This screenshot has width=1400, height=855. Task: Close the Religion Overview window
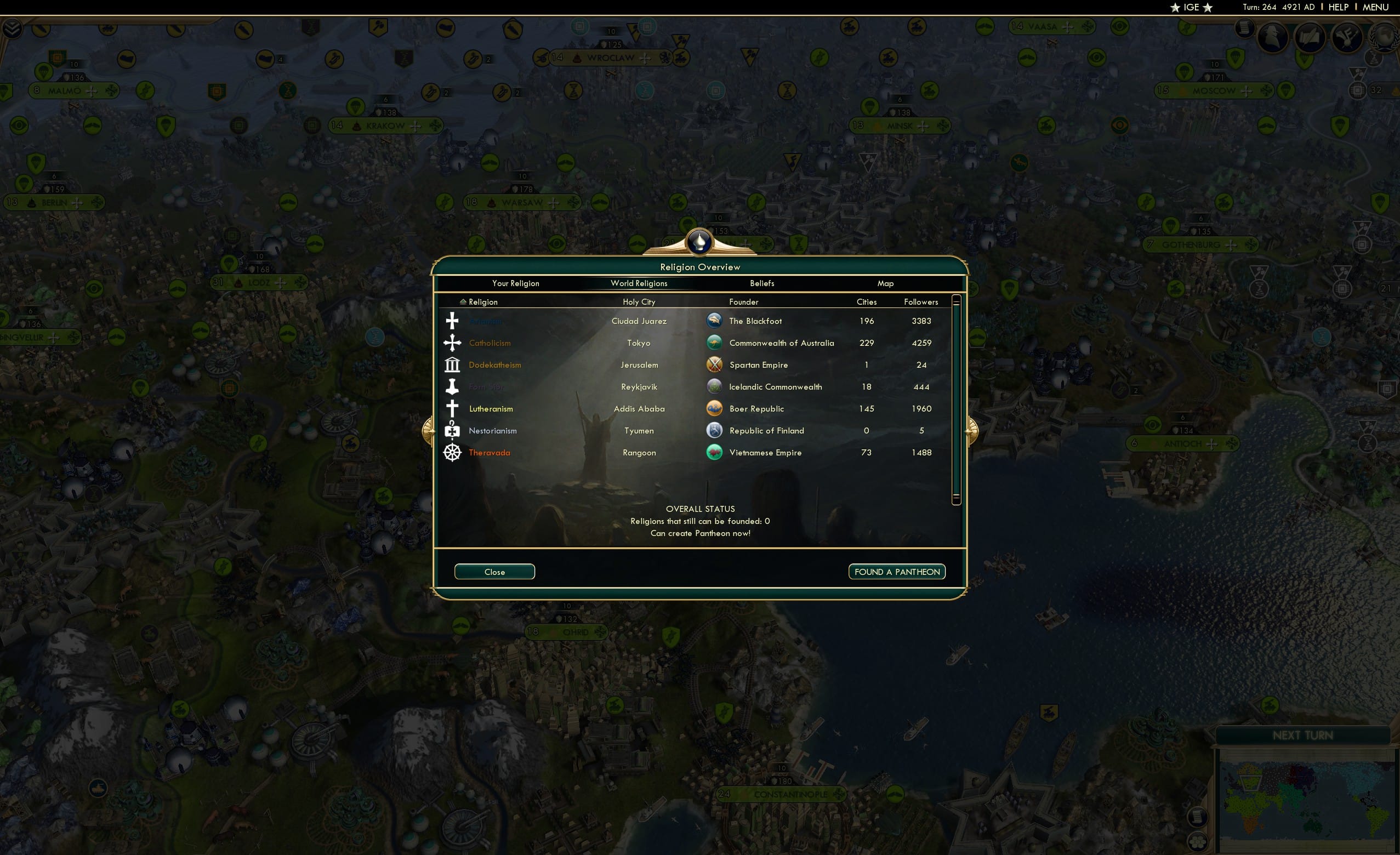point(494,572)
